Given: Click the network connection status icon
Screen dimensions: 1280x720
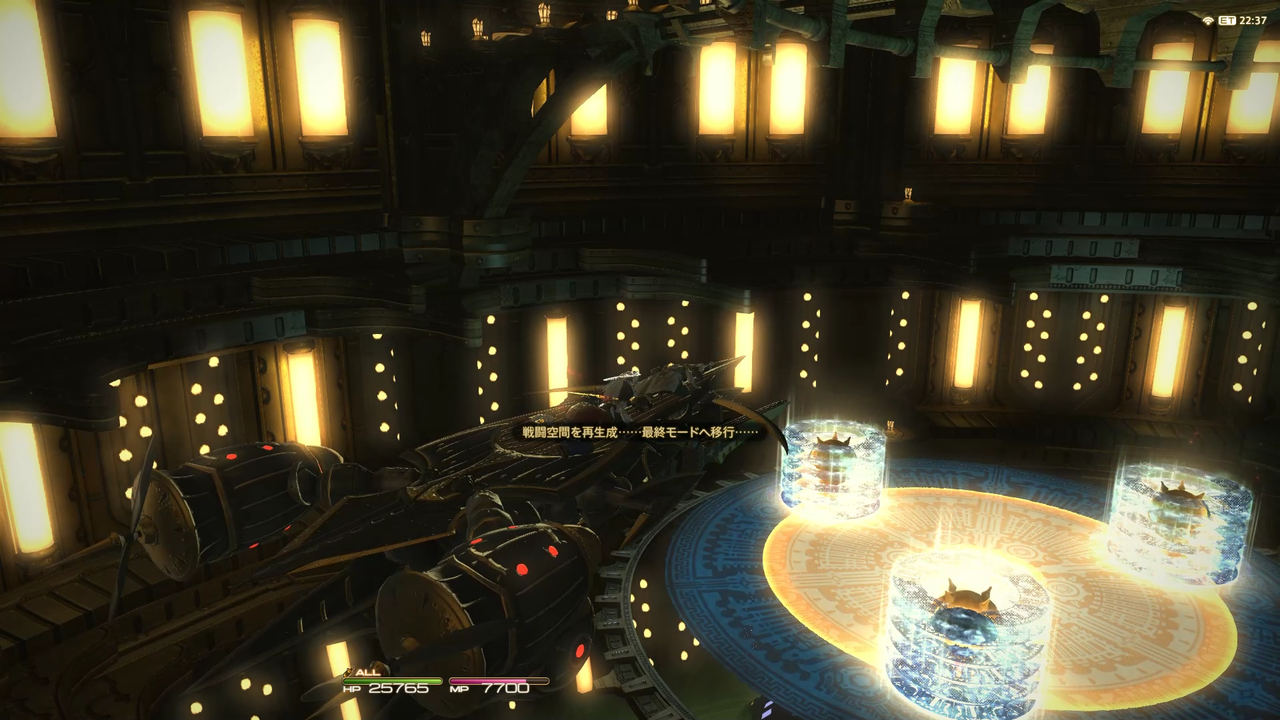Looking at the screenshot, I should click(1208, 20).
